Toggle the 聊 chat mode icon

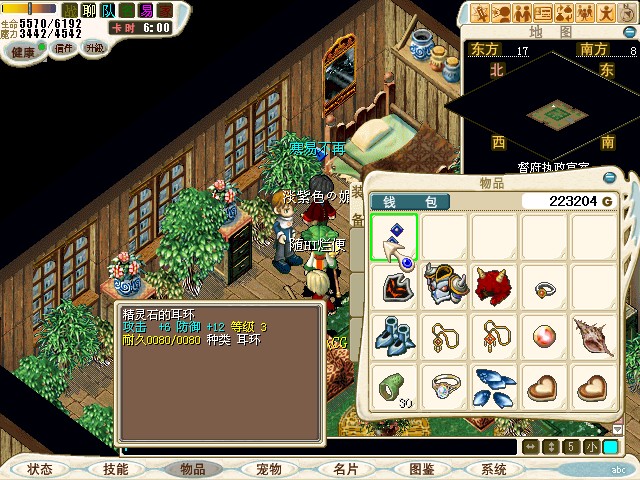pyautogui.click(x=89, y=10)
